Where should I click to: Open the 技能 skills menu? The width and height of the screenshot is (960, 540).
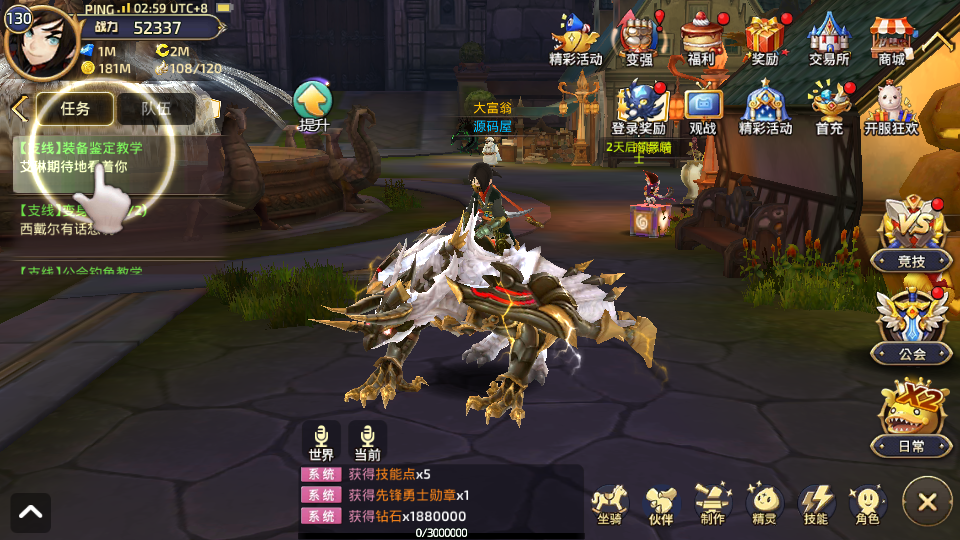pyautogui.click(x=816, y=502)
